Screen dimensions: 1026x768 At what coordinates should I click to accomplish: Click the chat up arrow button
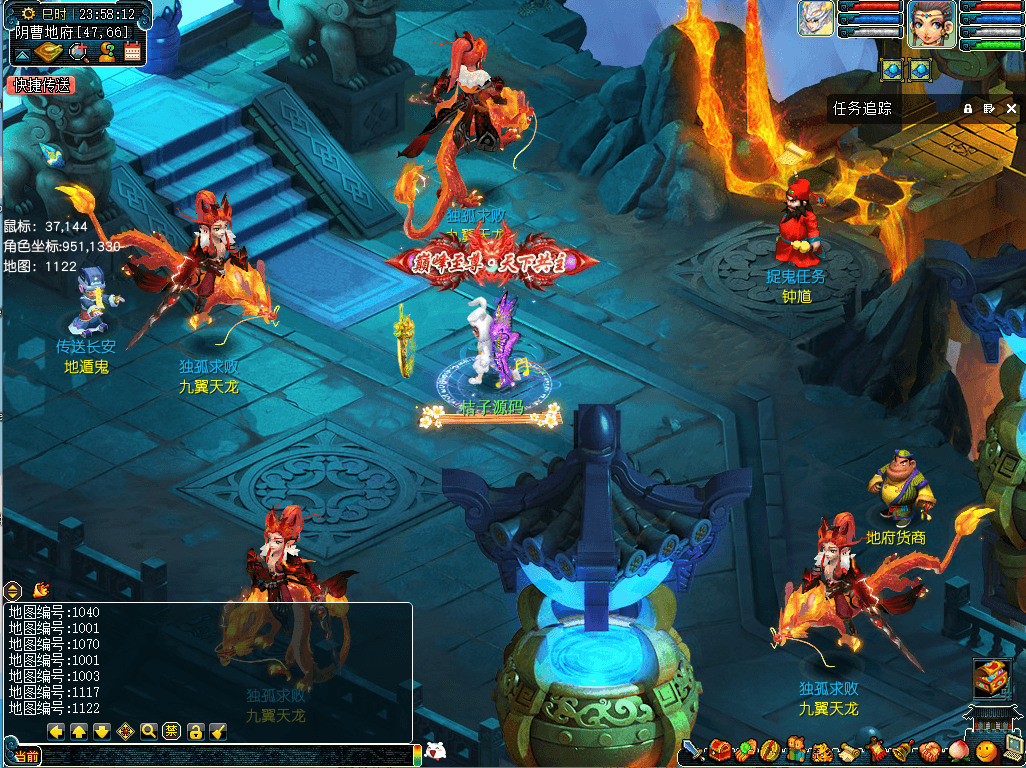coord(79,731)
